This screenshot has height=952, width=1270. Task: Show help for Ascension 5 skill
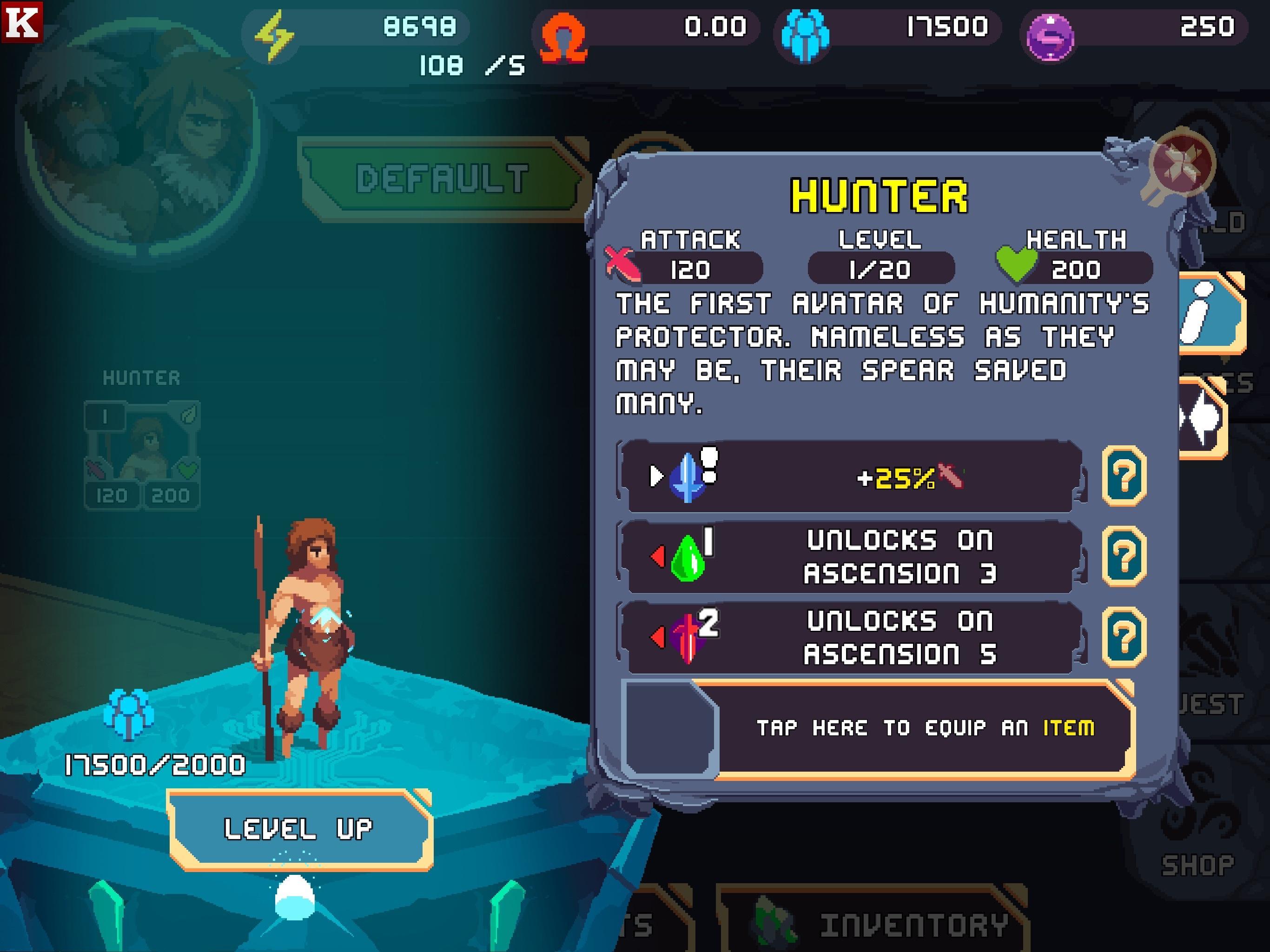1124,637
